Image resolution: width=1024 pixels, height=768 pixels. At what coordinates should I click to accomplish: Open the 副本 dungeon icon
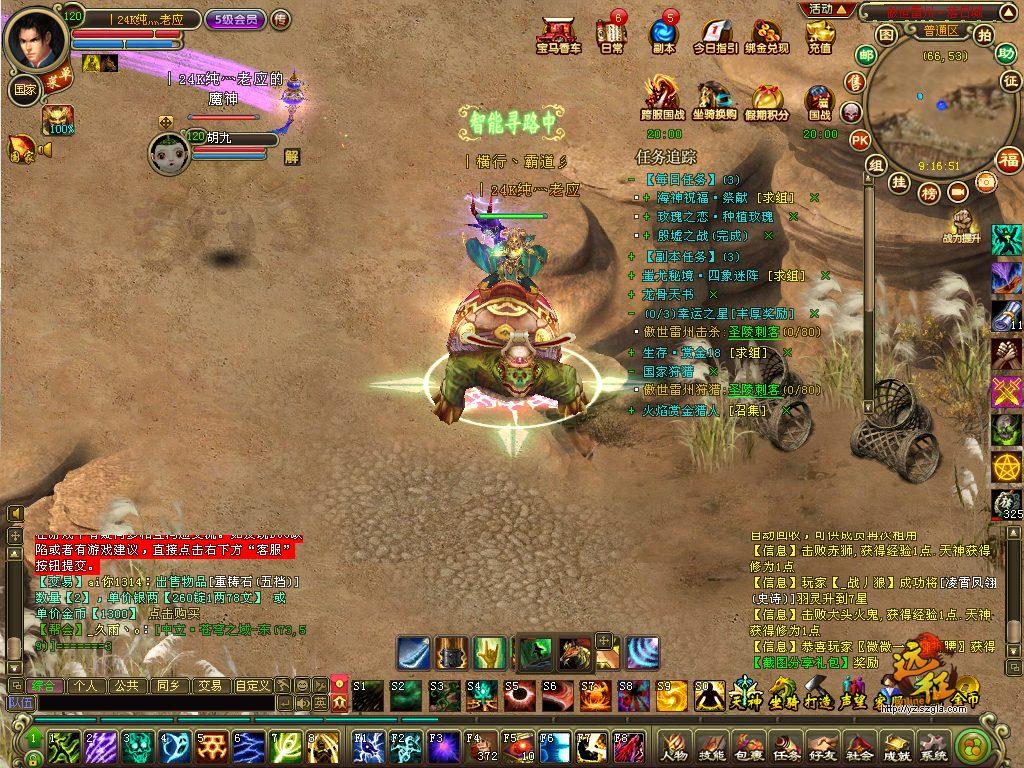(663, 35)
